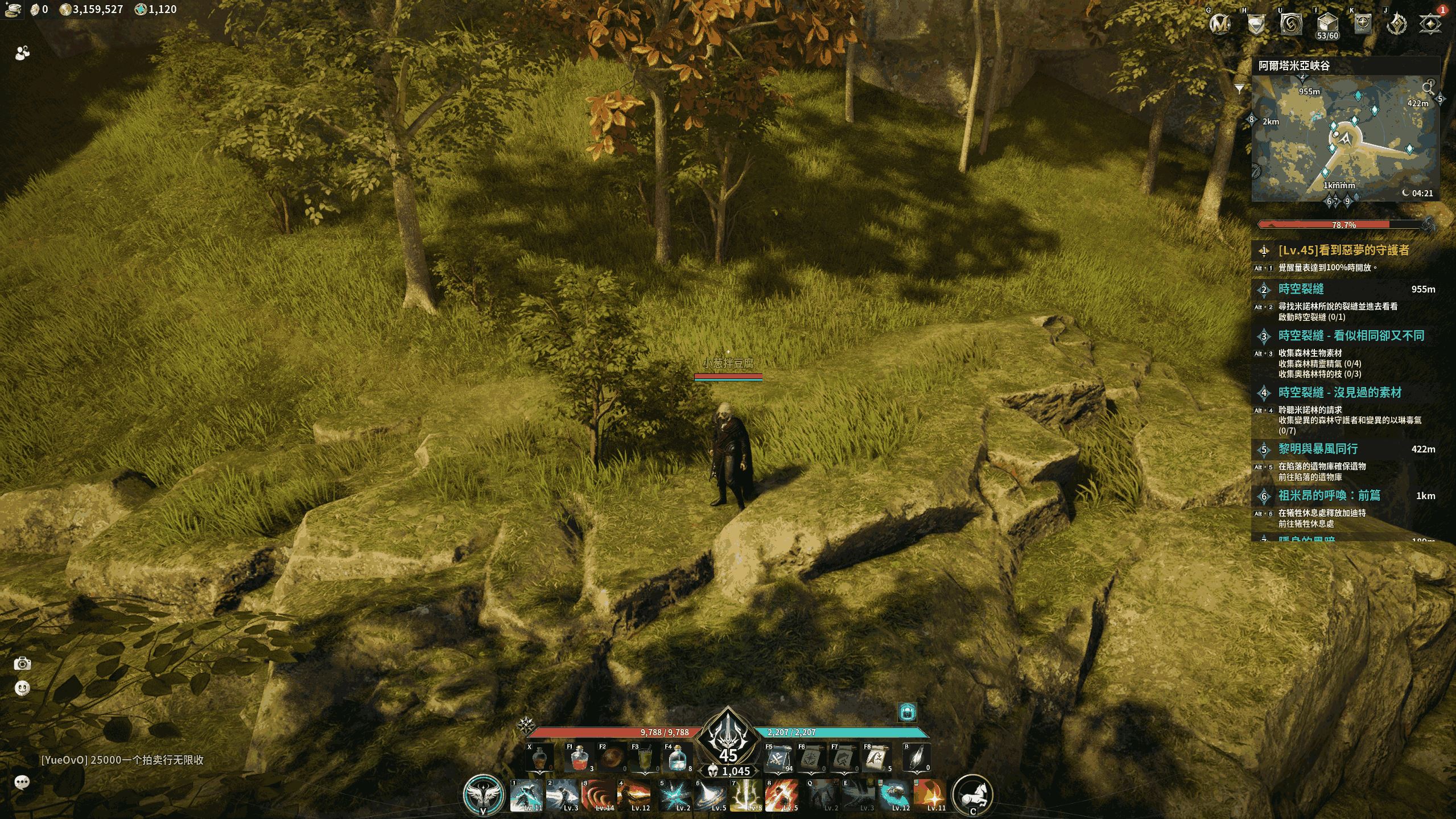Open the [Lv.45] 看到惡夢的守護者 quest
This screenshot has width=1456, height=819.
pyautogui.click(x=1343, y=250)
